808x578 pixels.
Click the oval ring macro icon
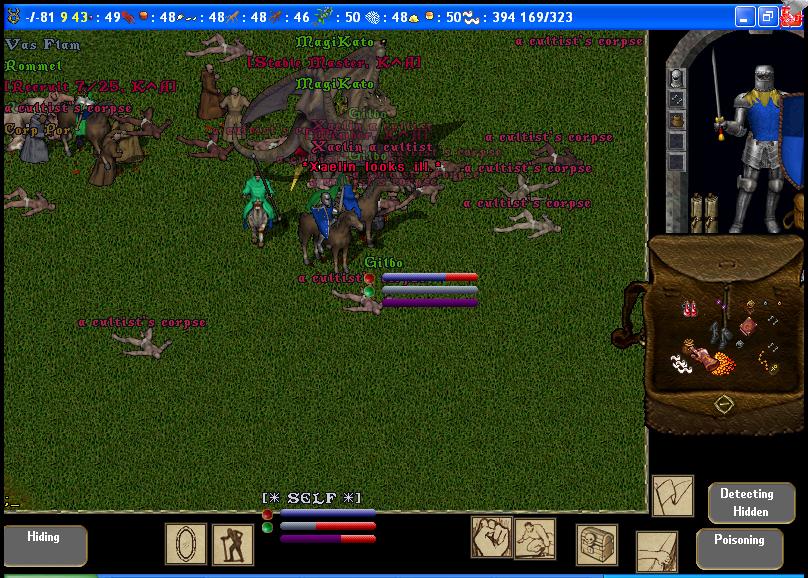click(186, 544)
